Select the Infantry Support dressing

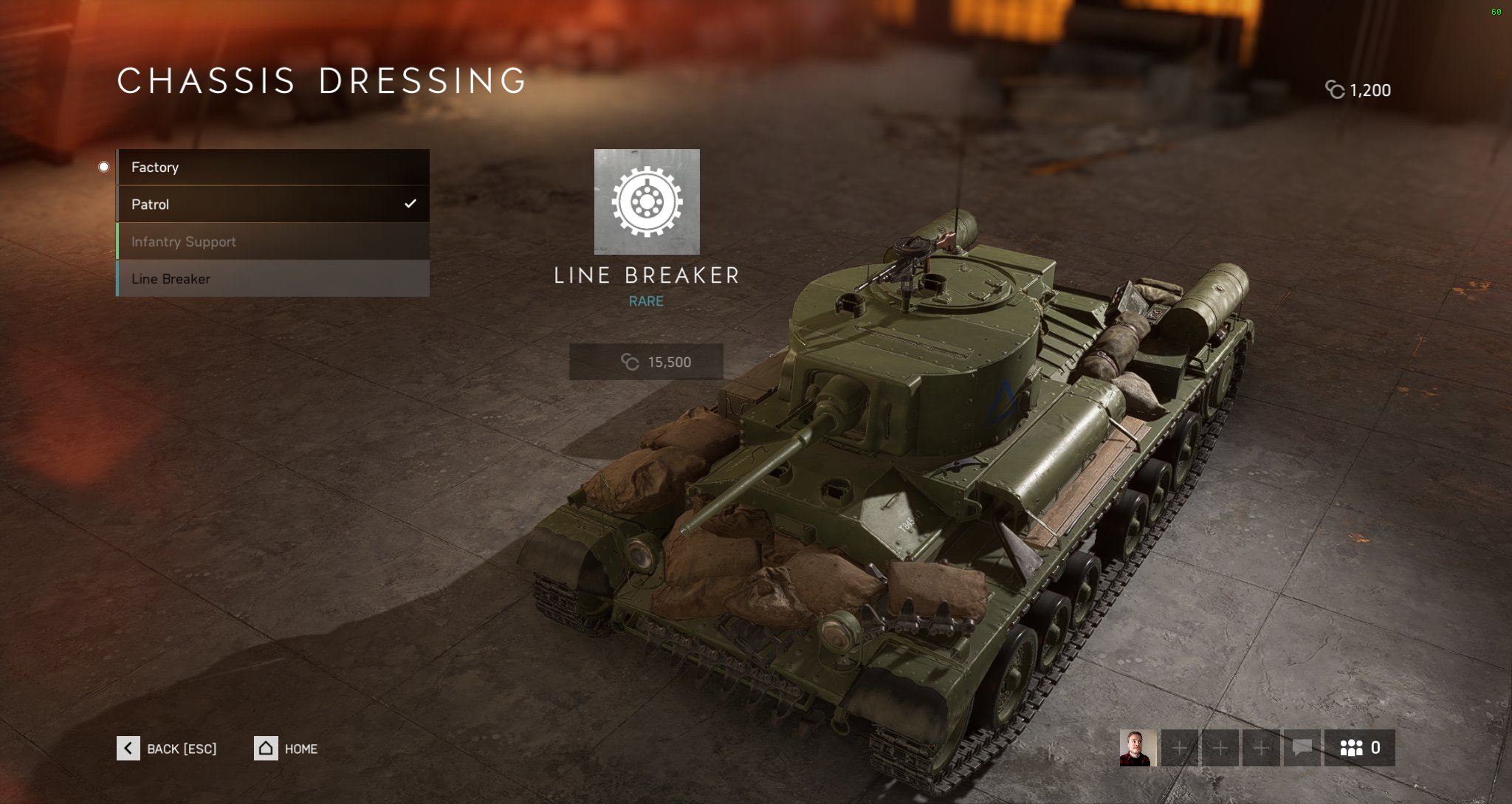coord(272,241)
